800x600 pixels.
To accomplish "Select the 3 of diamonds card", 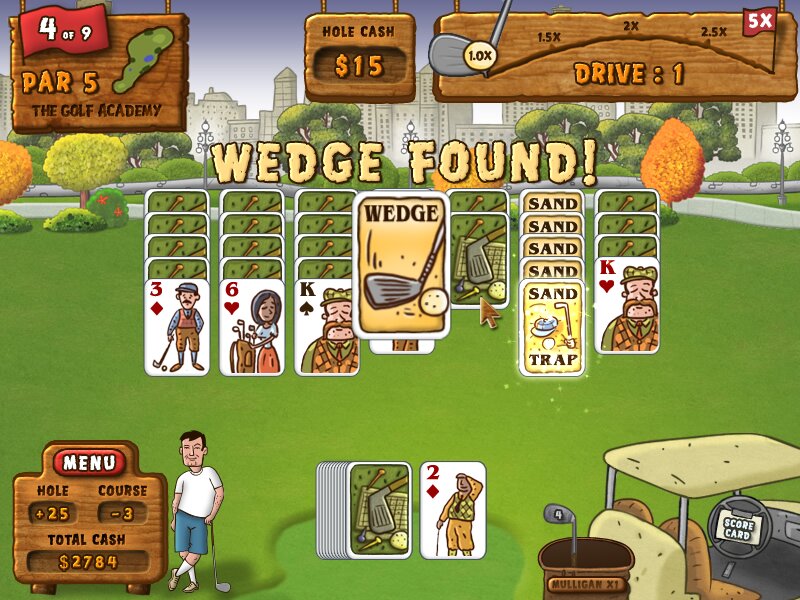I will (x=177, y=326).
